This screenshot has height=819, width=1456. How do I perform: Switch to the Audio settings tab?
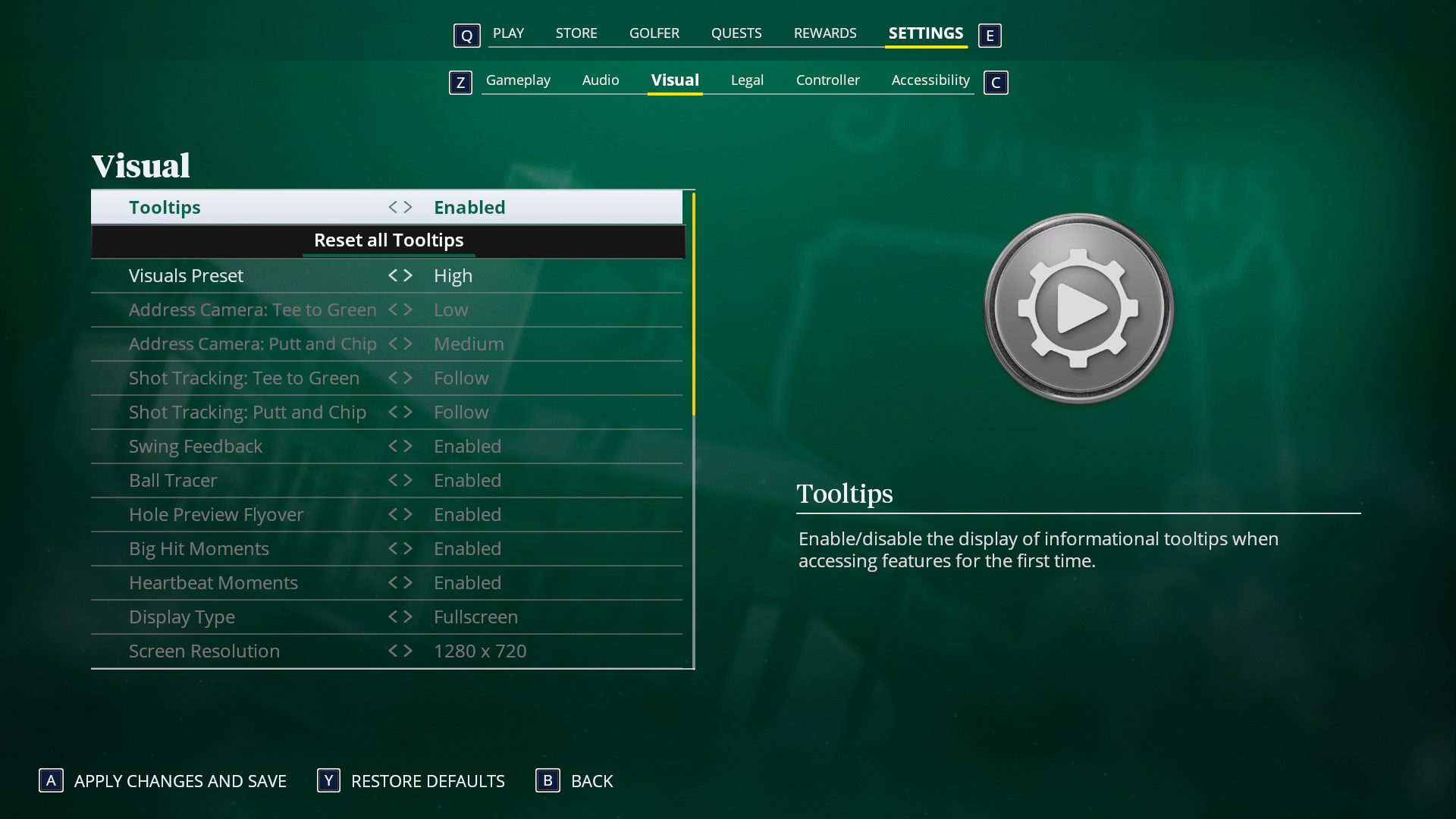point(601,80)
